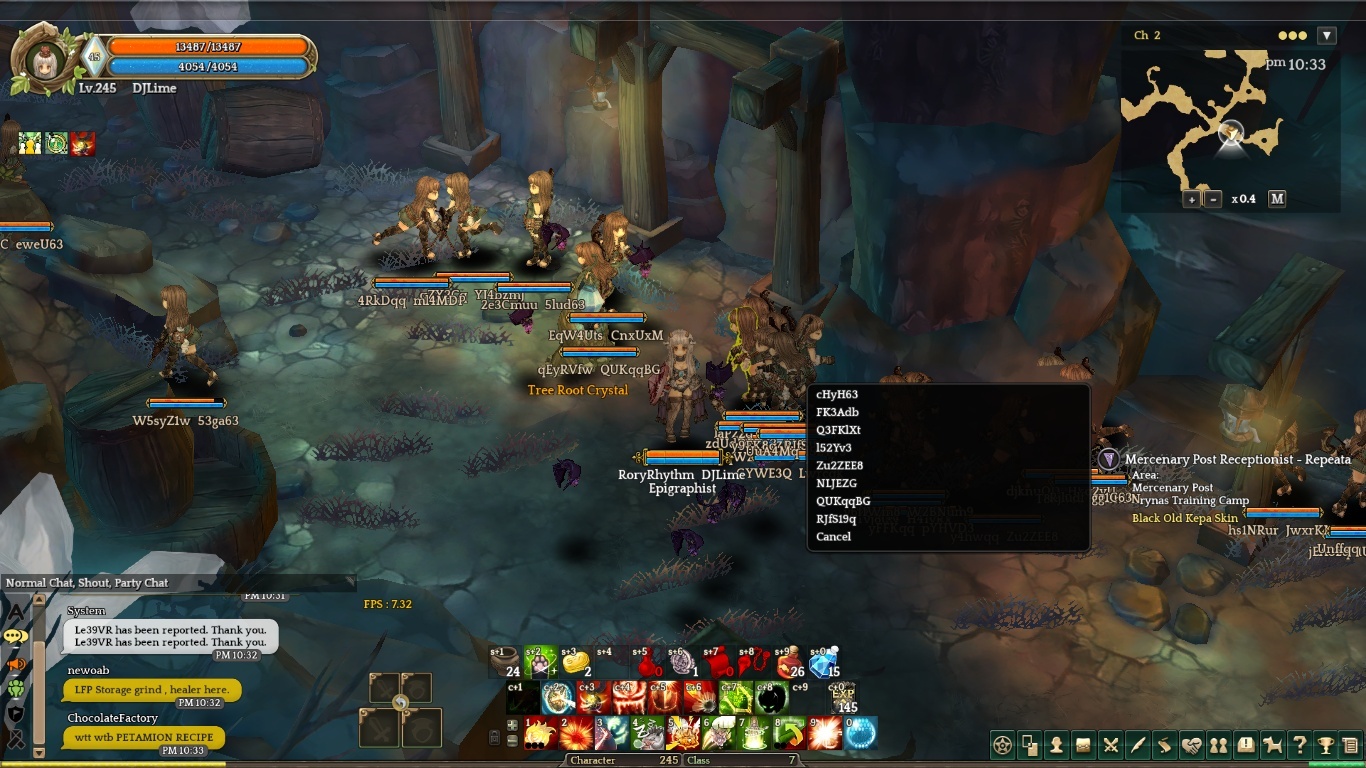
Task: Open the full map with M button
Action: click(1277, 199)
